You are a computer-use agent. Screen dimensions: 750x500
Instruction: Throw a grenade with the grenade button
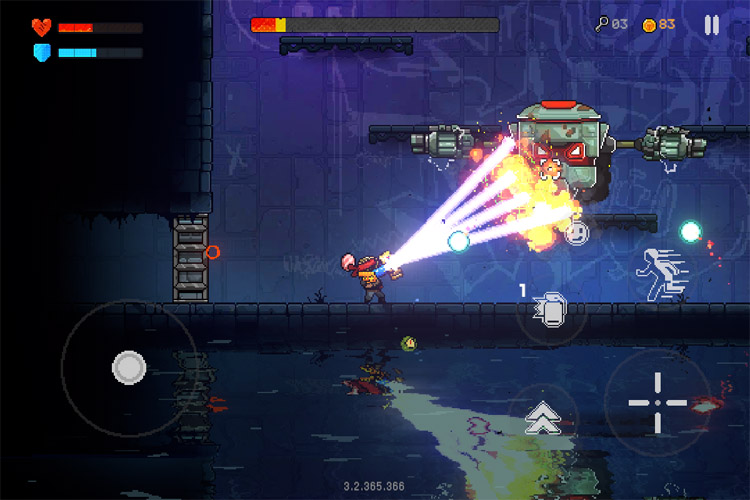pos(550,310)
